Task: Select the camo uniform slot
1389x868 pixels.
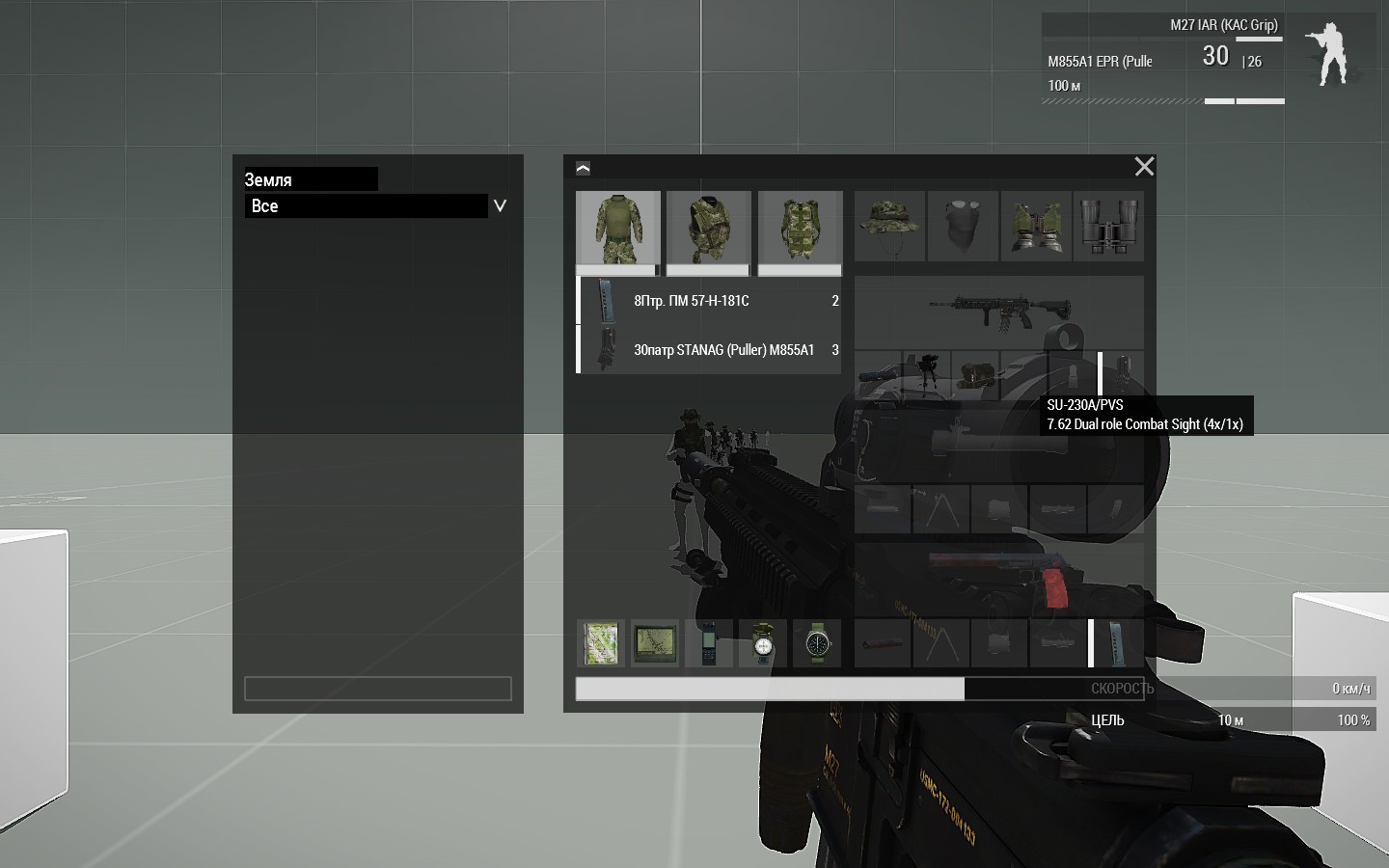Action: (617, 229)
